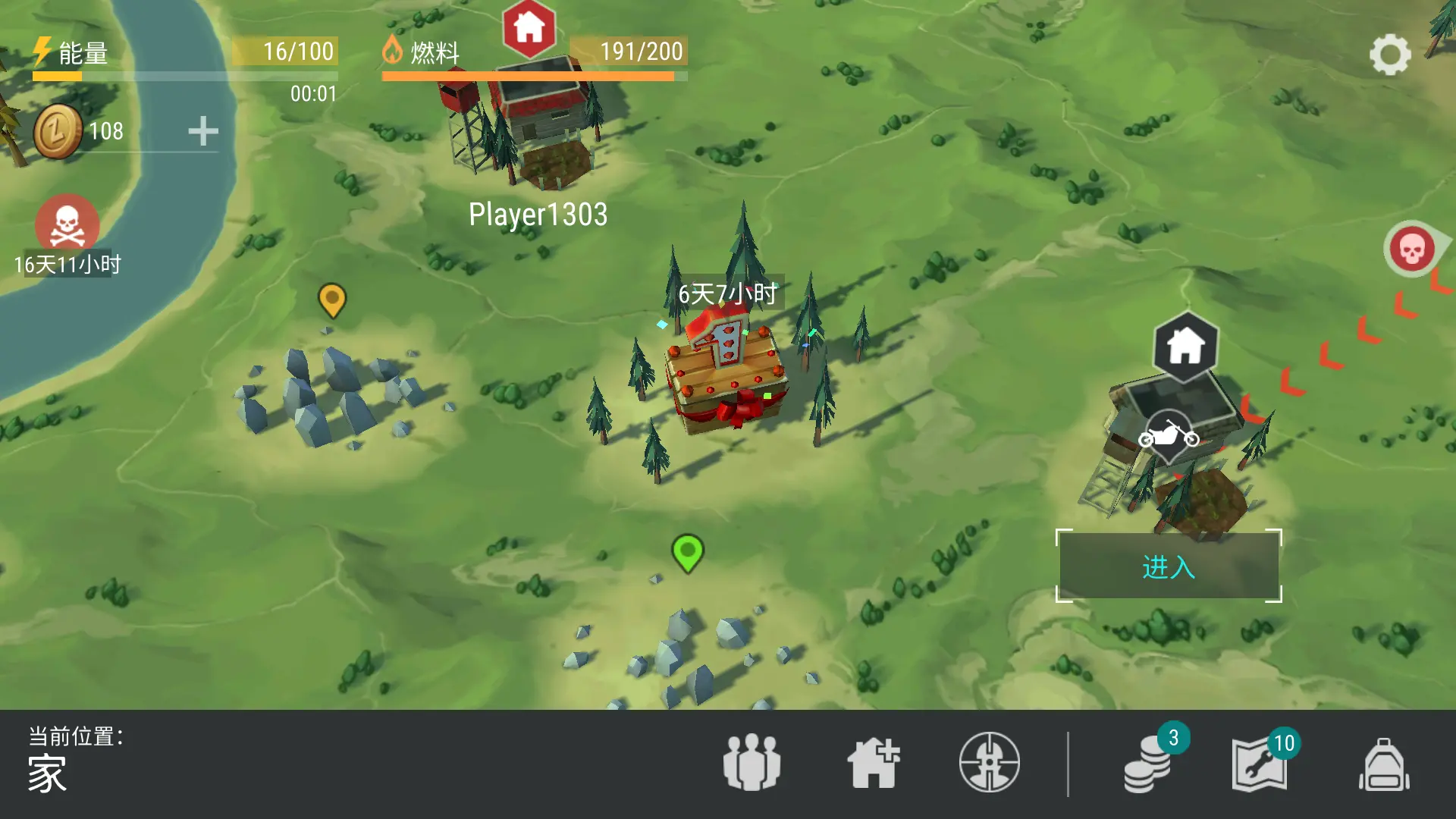This screenshot has height=819, width=1456.
Task: Open the settings gear
Action: coord(1389,55)
